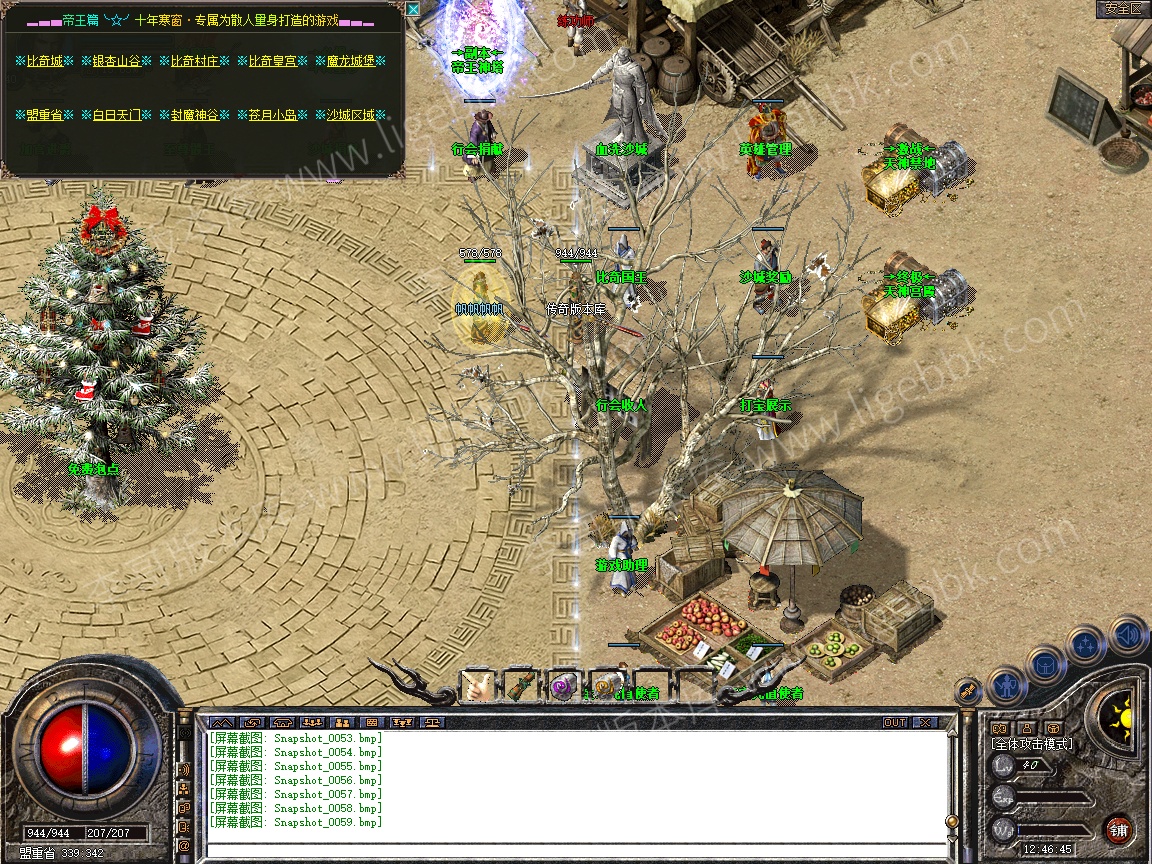
Task: Open the bag inventory round button
Action: coord(1045,665)
